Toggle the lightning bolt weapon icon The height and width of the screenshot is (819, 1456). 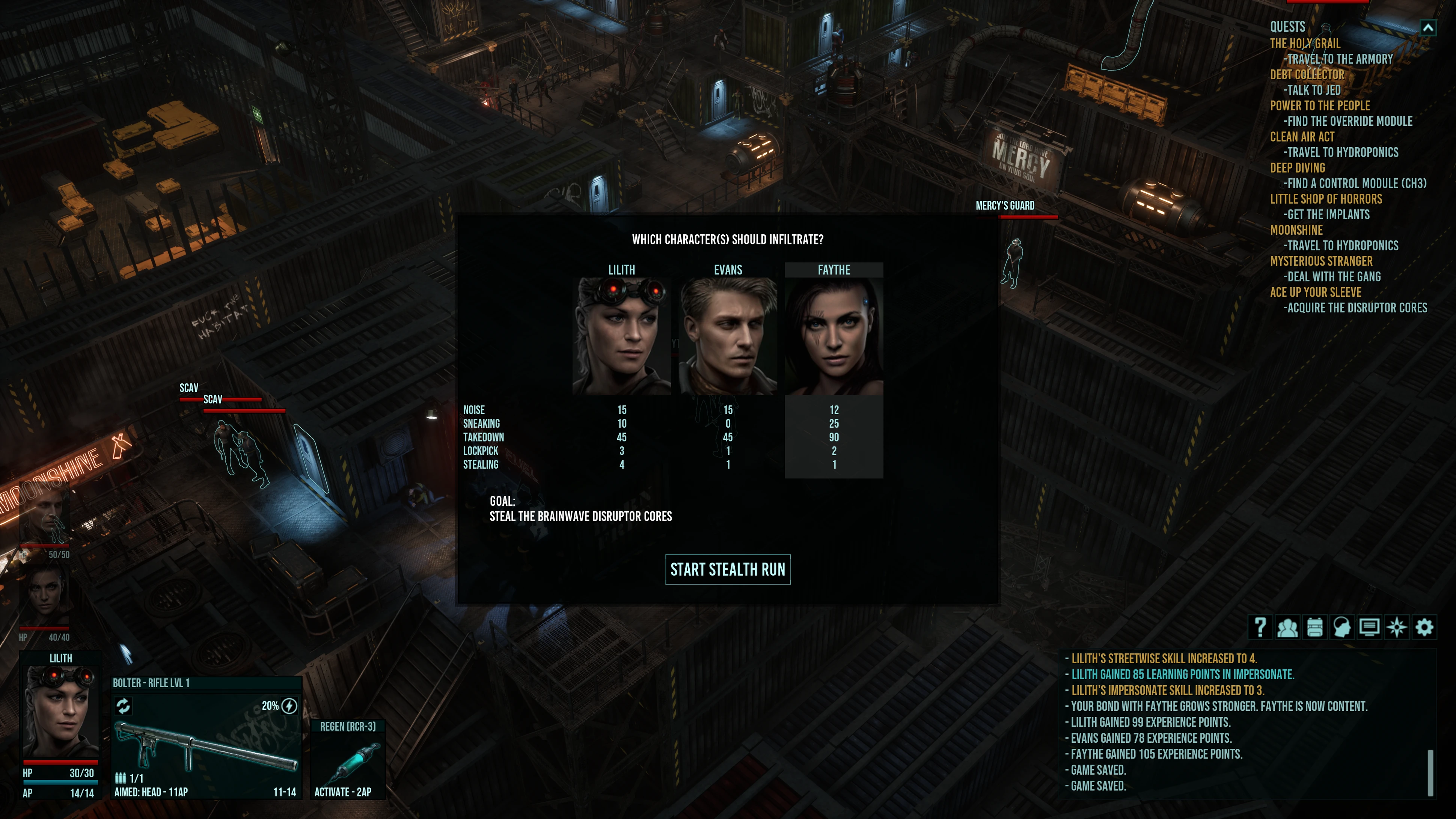click(x=289, y=706)
